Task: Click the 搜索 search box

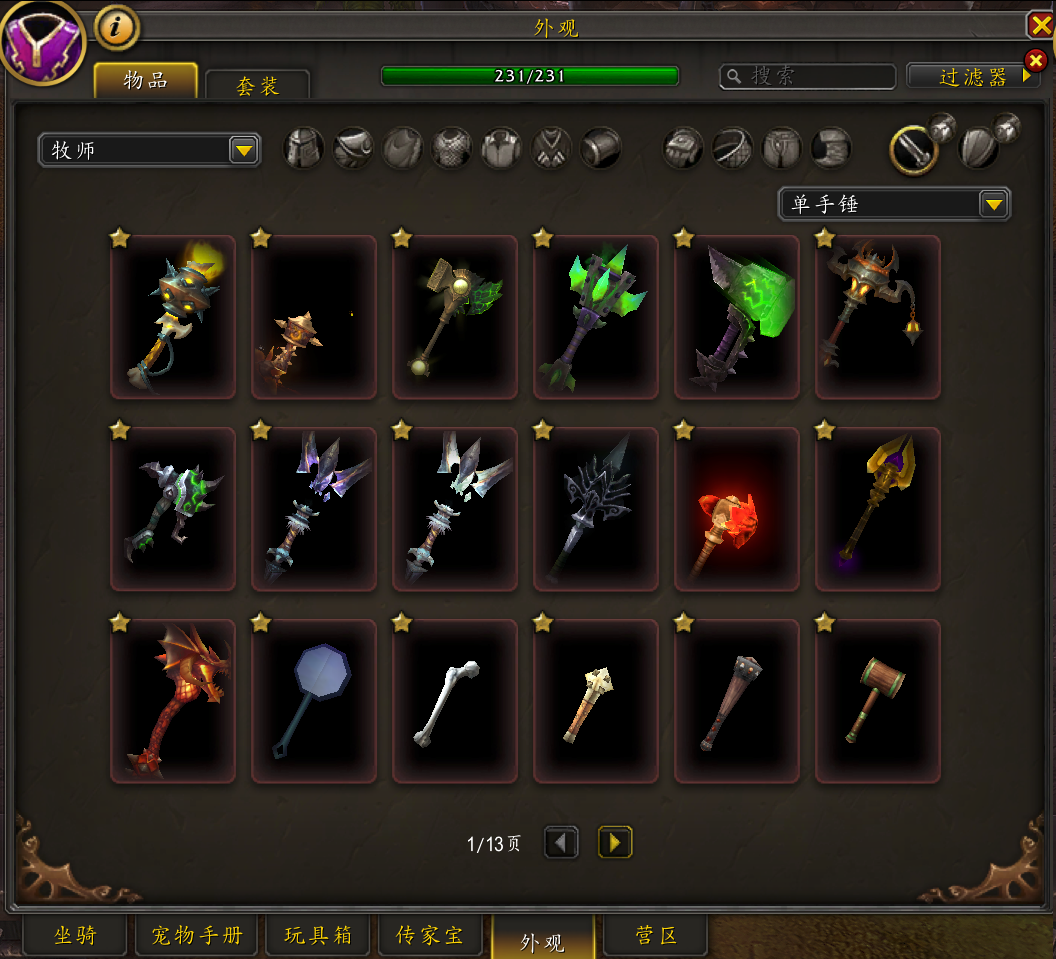Action: [x=808, y=76]
